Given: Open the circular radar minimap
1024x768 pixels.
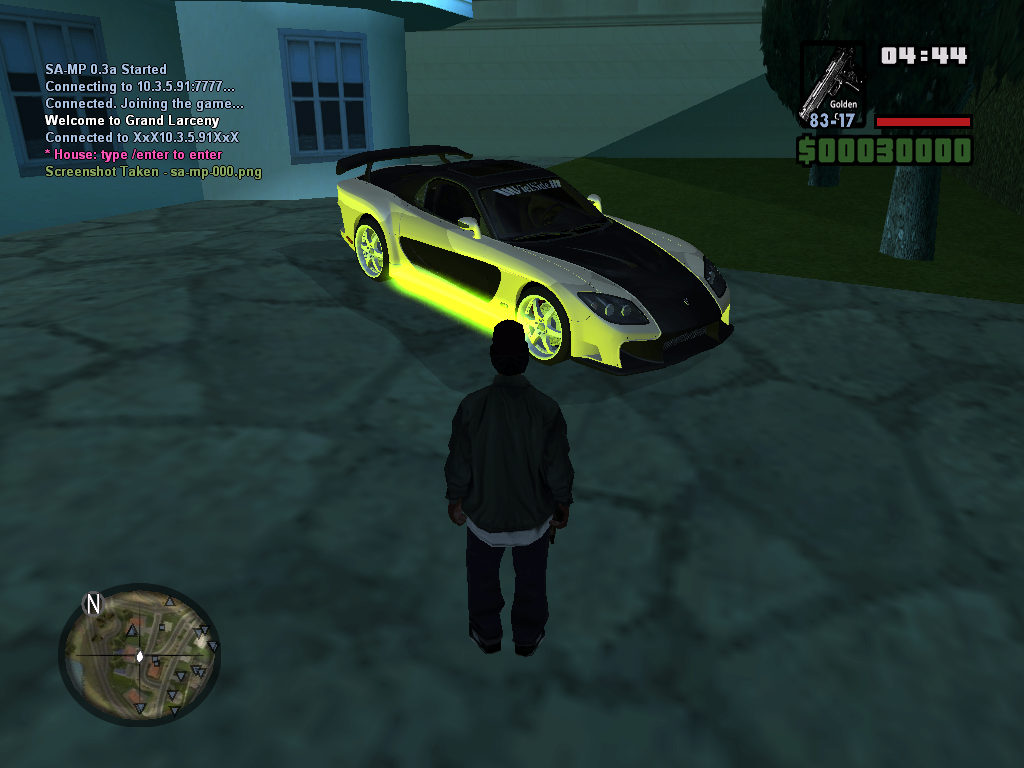Looking at the screenshot, I should tap(139, 656).
